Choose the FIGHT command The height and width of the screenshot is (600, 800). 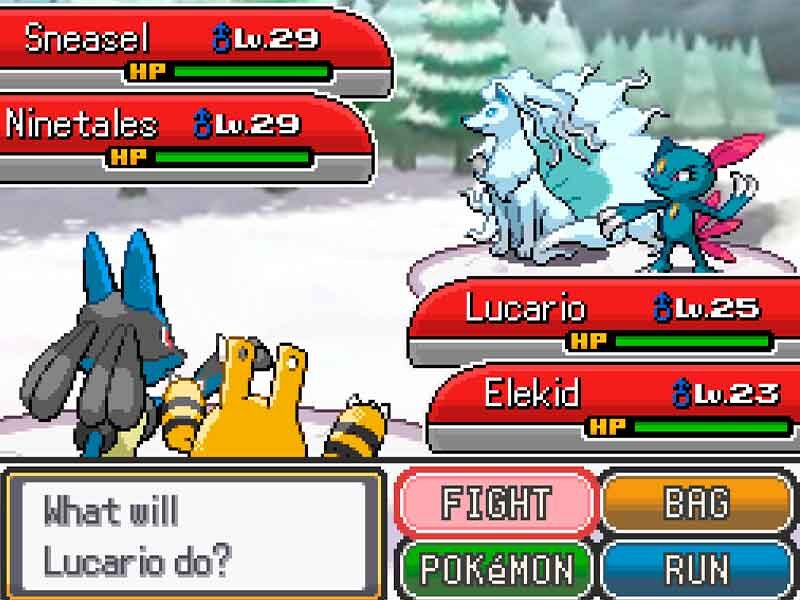pyautogui.click(x=496, y=503)
